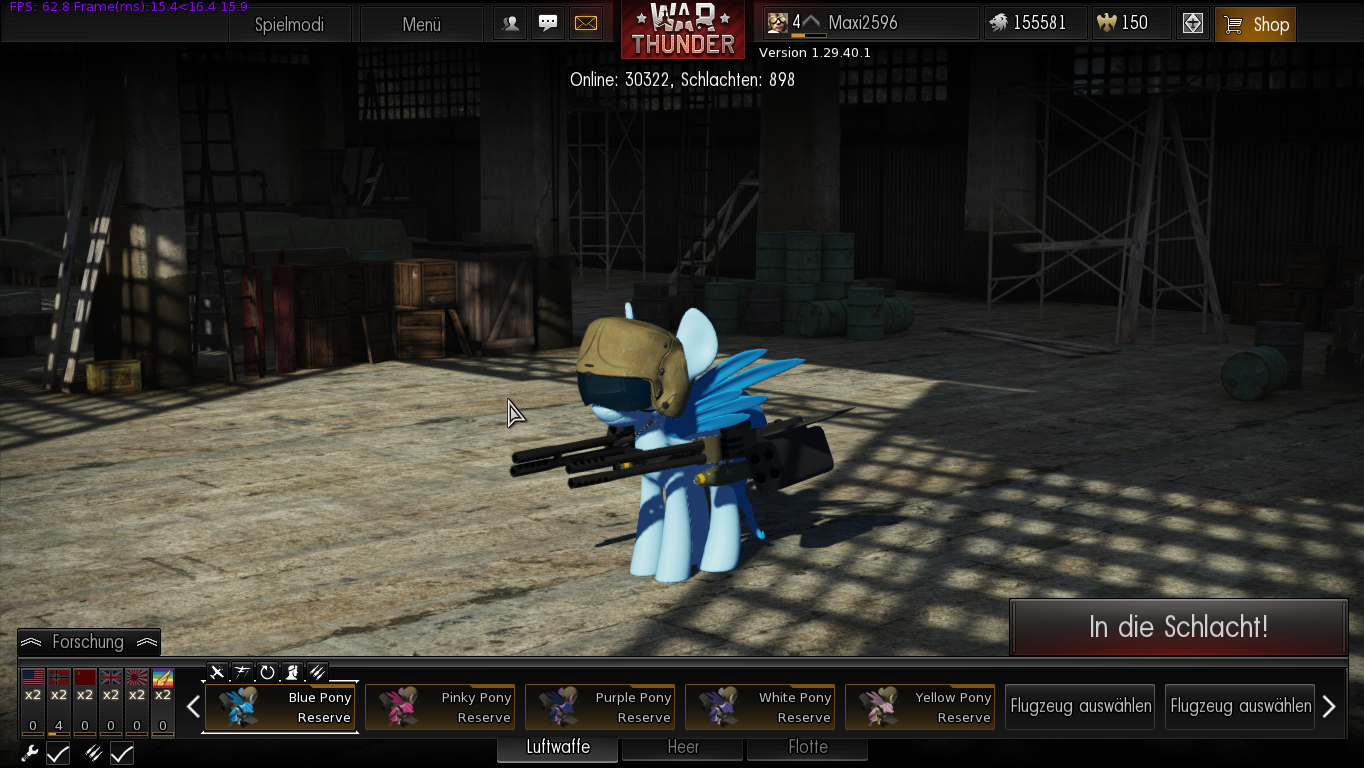
Task: Select the British flag nation
Action: (111, 681)
